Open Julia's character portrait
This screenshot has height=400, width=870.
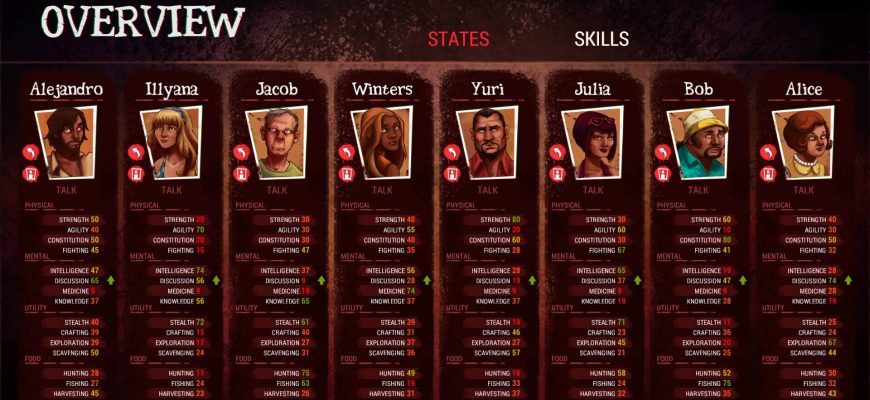point(593,142)
